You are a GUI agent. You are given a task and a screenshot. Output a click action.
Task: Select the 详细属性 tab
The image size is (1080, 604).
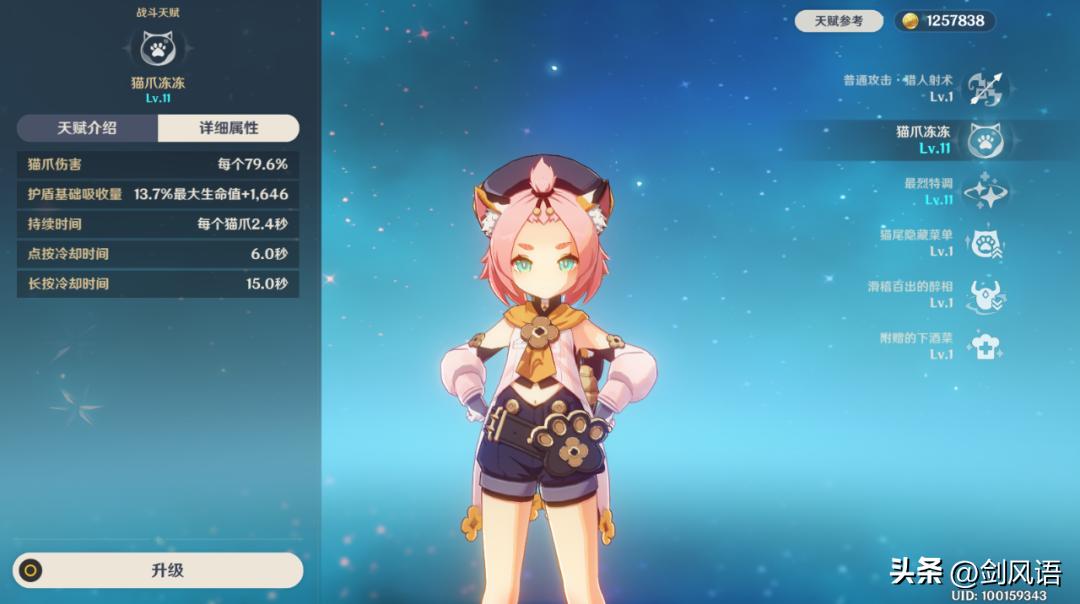click(x=228, y=128)
